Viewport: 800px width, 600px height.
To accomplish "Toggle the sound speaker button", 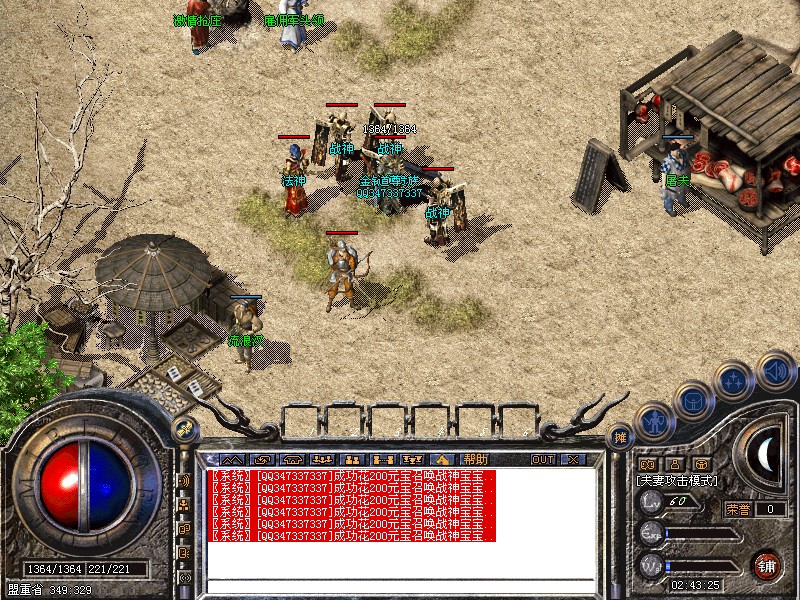I will (x=774, y=370).
